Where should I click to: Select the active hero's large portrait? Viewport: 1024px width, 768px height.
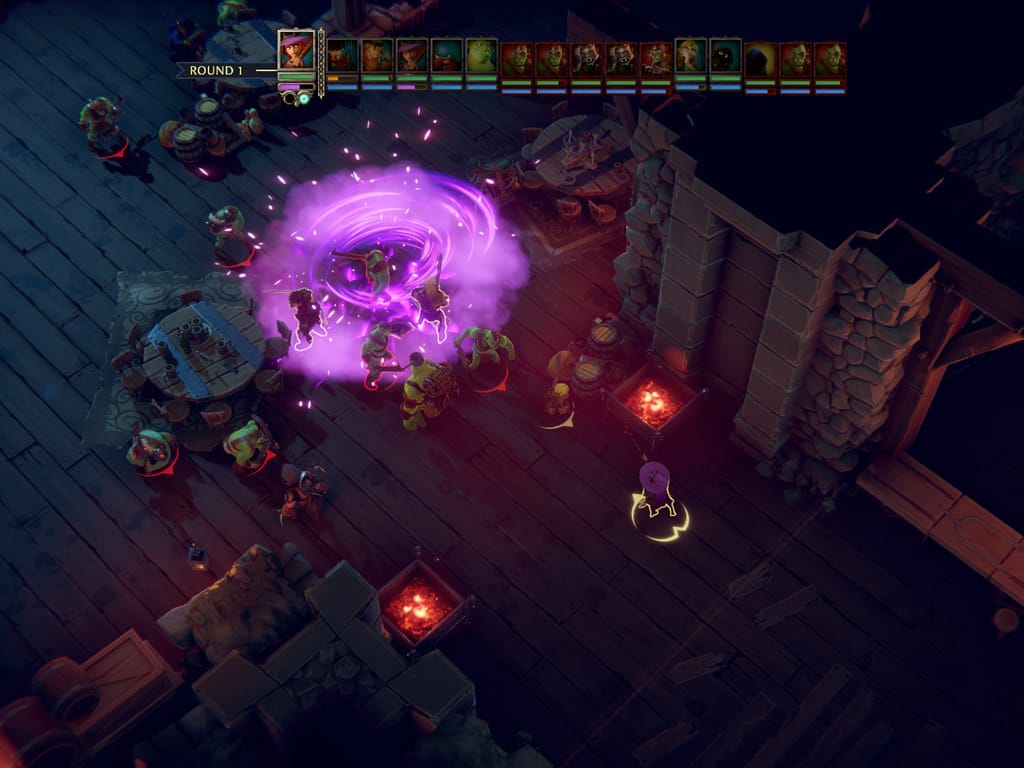[296, 51]
